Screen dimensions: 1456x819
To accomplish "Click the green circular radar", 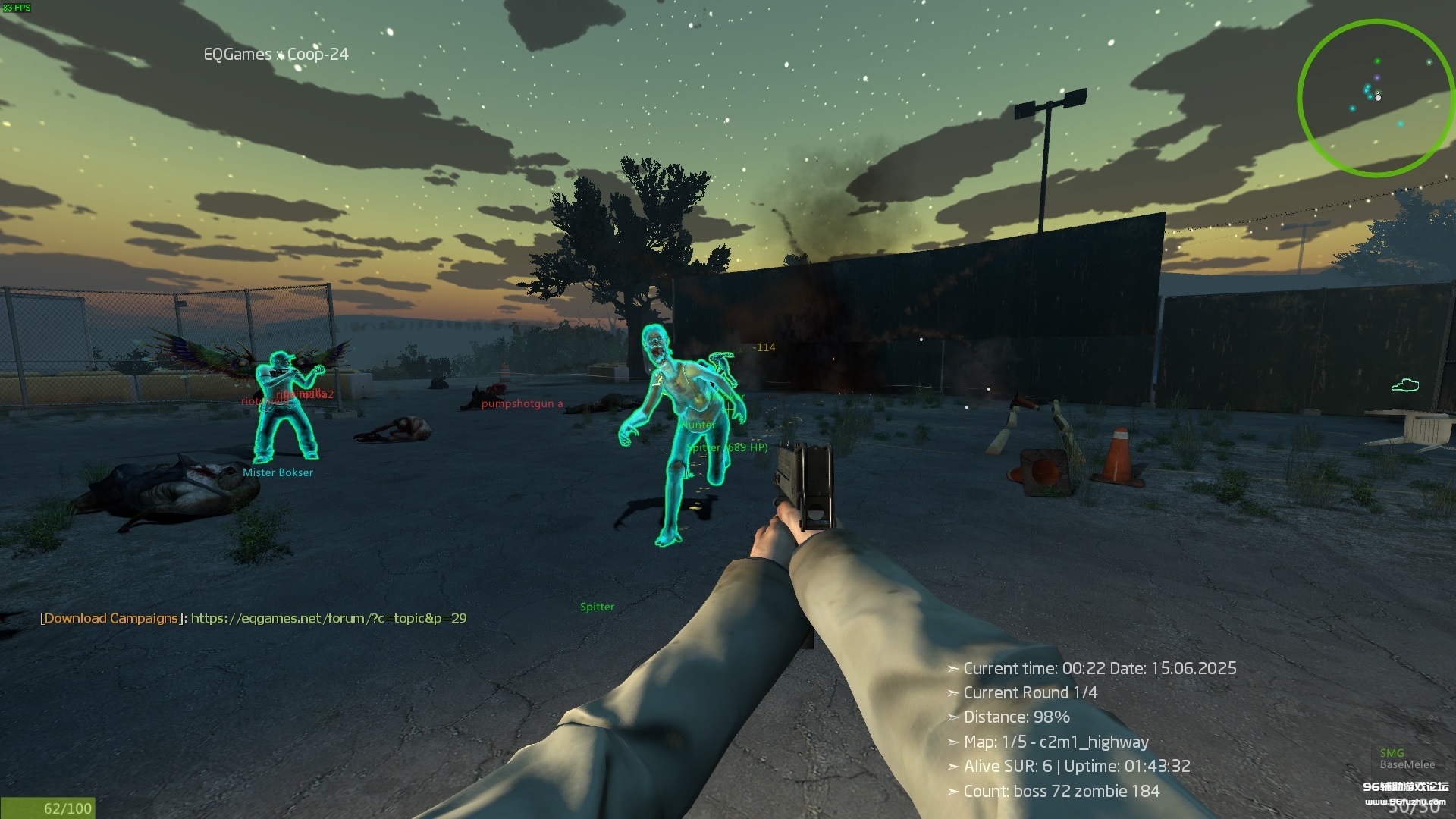I will 1375,98.
